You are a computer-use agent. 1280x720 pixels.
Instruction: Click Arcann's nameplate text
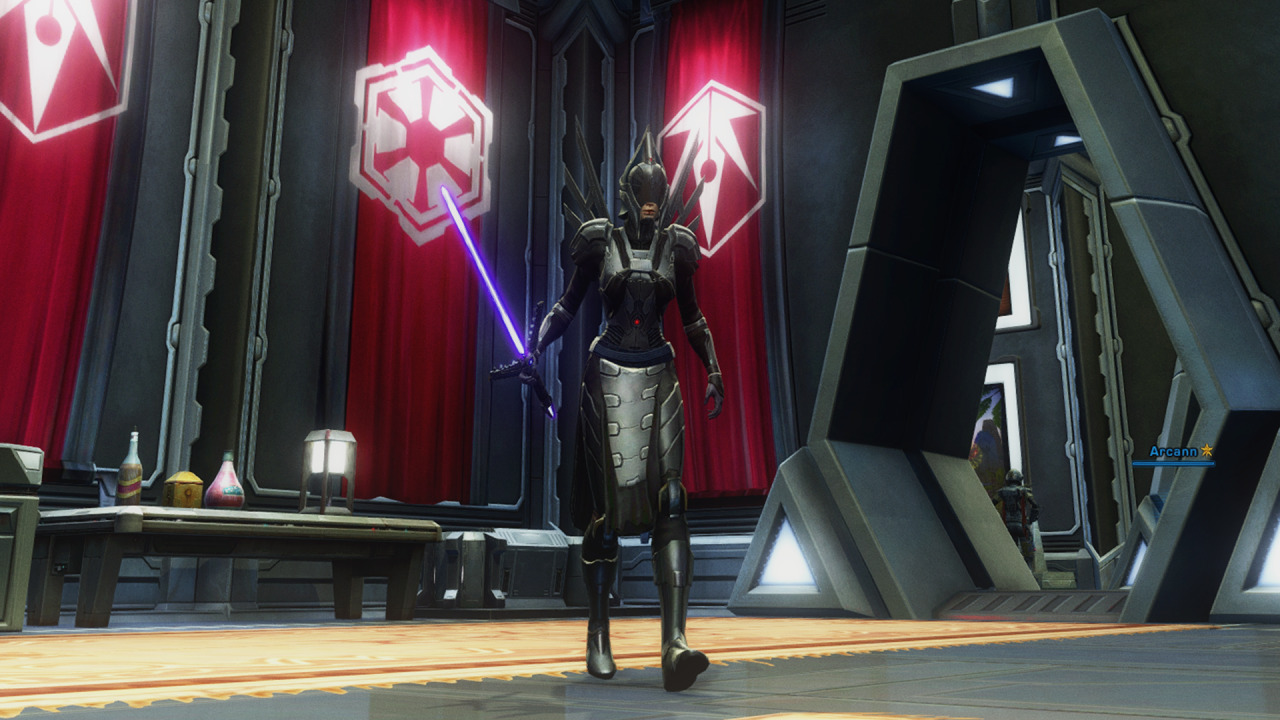tap(1174, 452)
